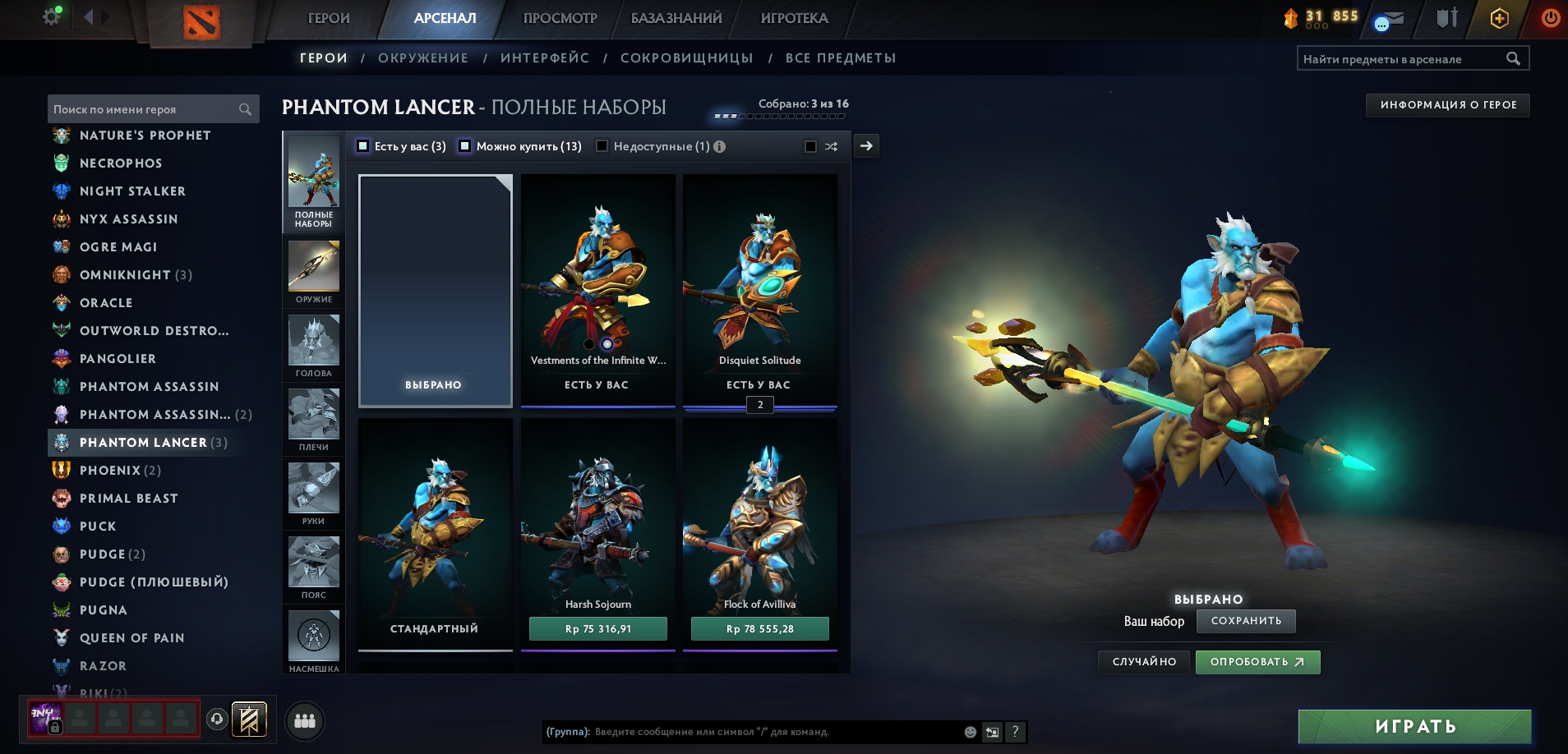Enable the 'Недоступные' filter checkbox
The image size is (1568, 754).
click(602, 146)
